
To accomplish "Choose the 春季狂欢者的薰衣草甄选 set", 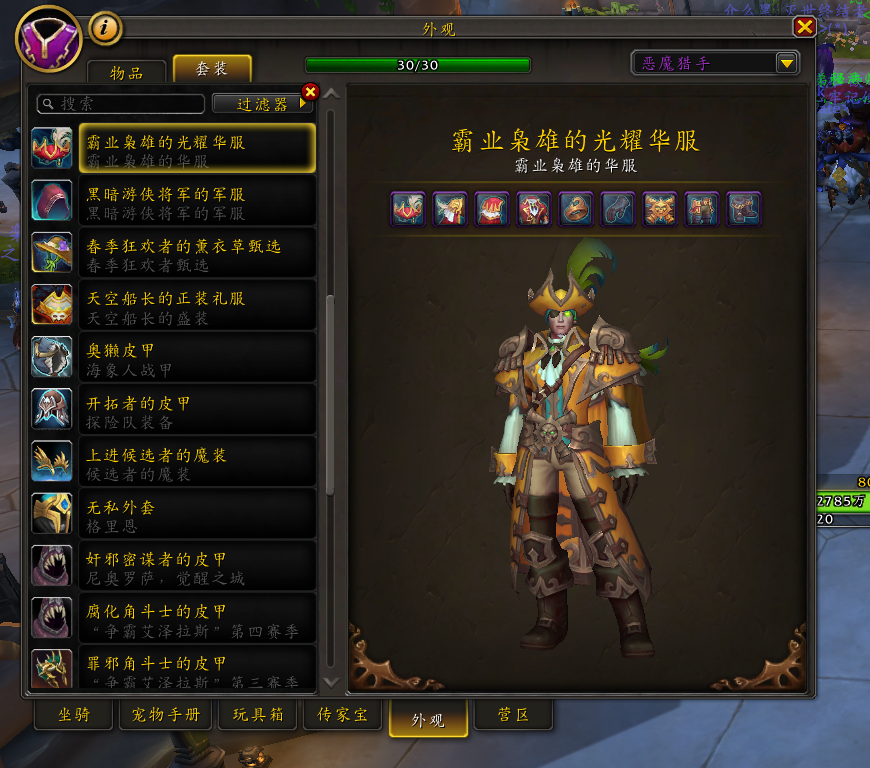I will 173,255.
